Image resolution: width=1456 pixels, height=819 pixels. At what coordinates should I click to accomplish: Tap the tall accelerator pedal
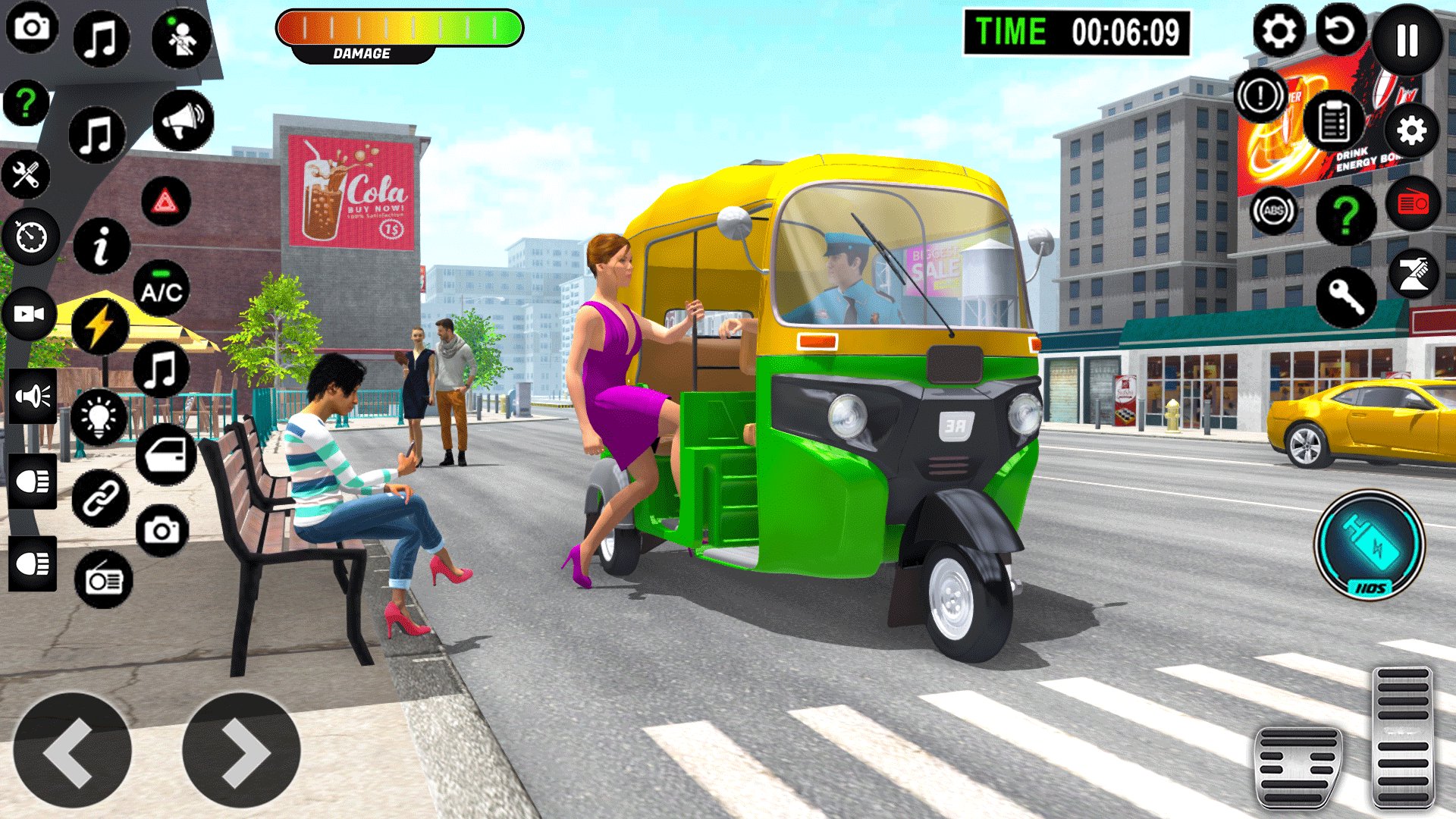click(x=1403, y=737)
